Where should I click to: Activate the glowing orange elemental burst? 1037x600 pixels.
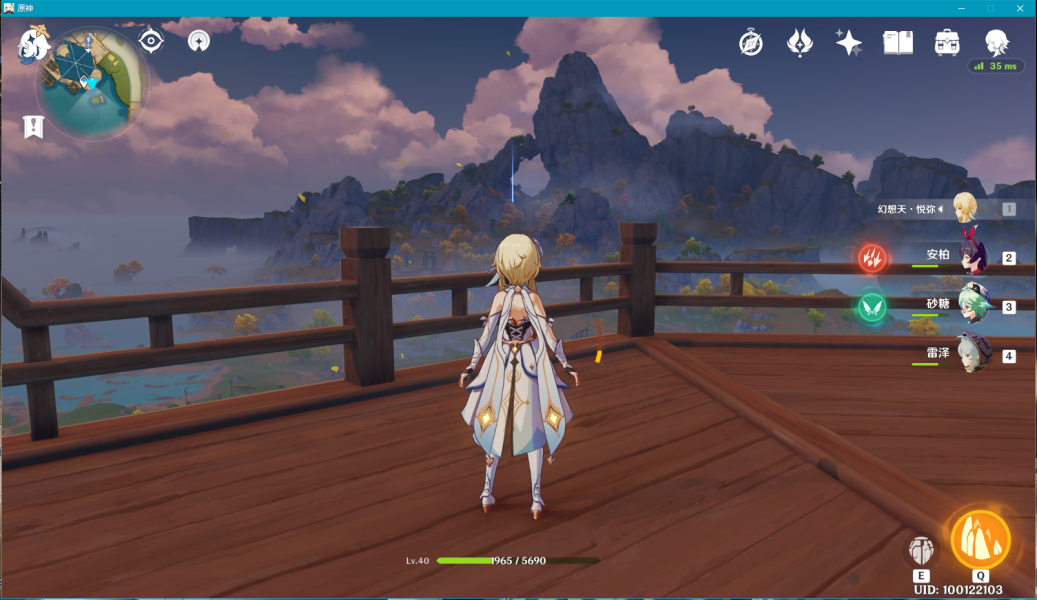[x=980, y=540]
